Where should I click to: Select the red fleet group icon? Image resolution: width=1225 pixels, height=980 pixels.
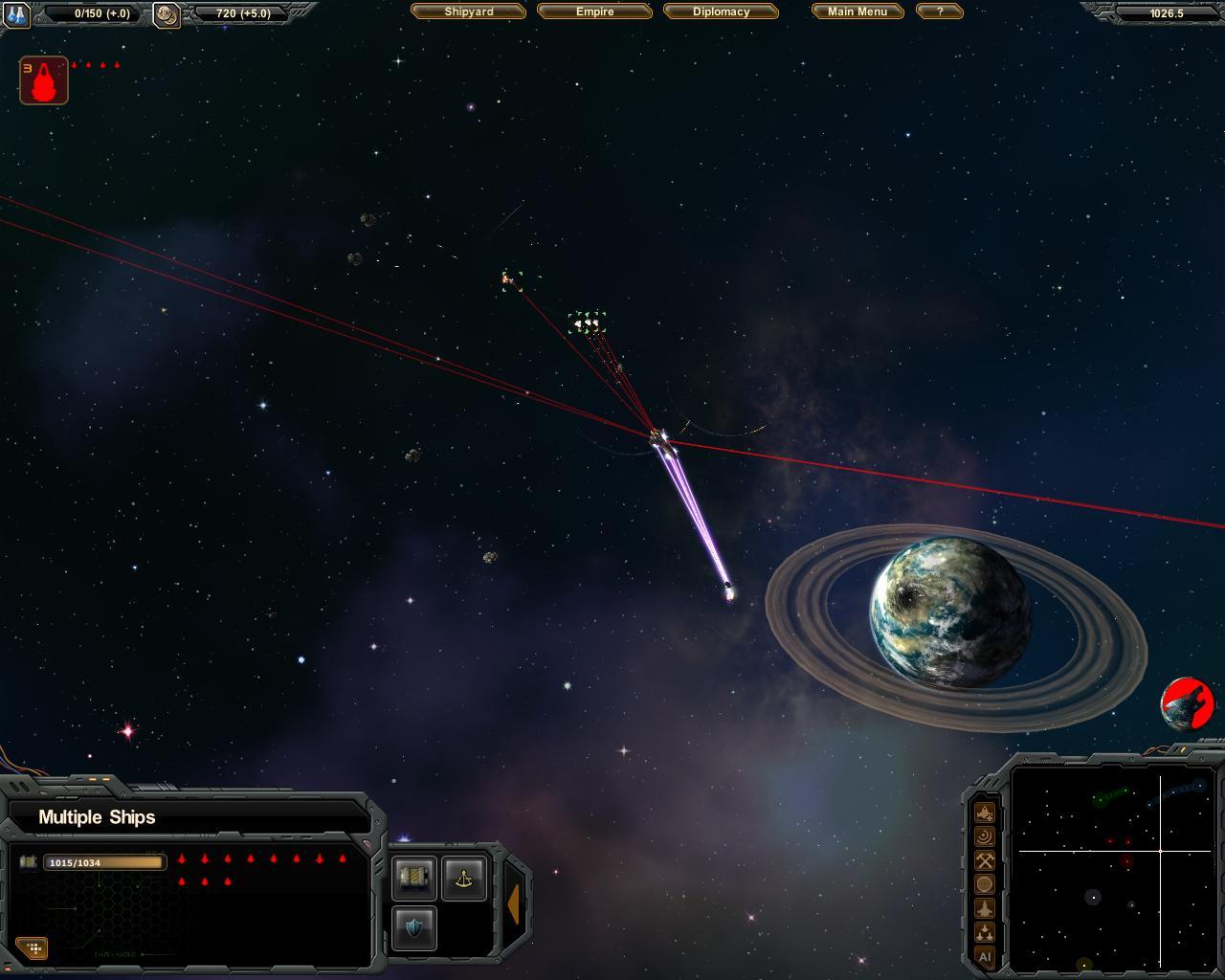click(44, 80)
